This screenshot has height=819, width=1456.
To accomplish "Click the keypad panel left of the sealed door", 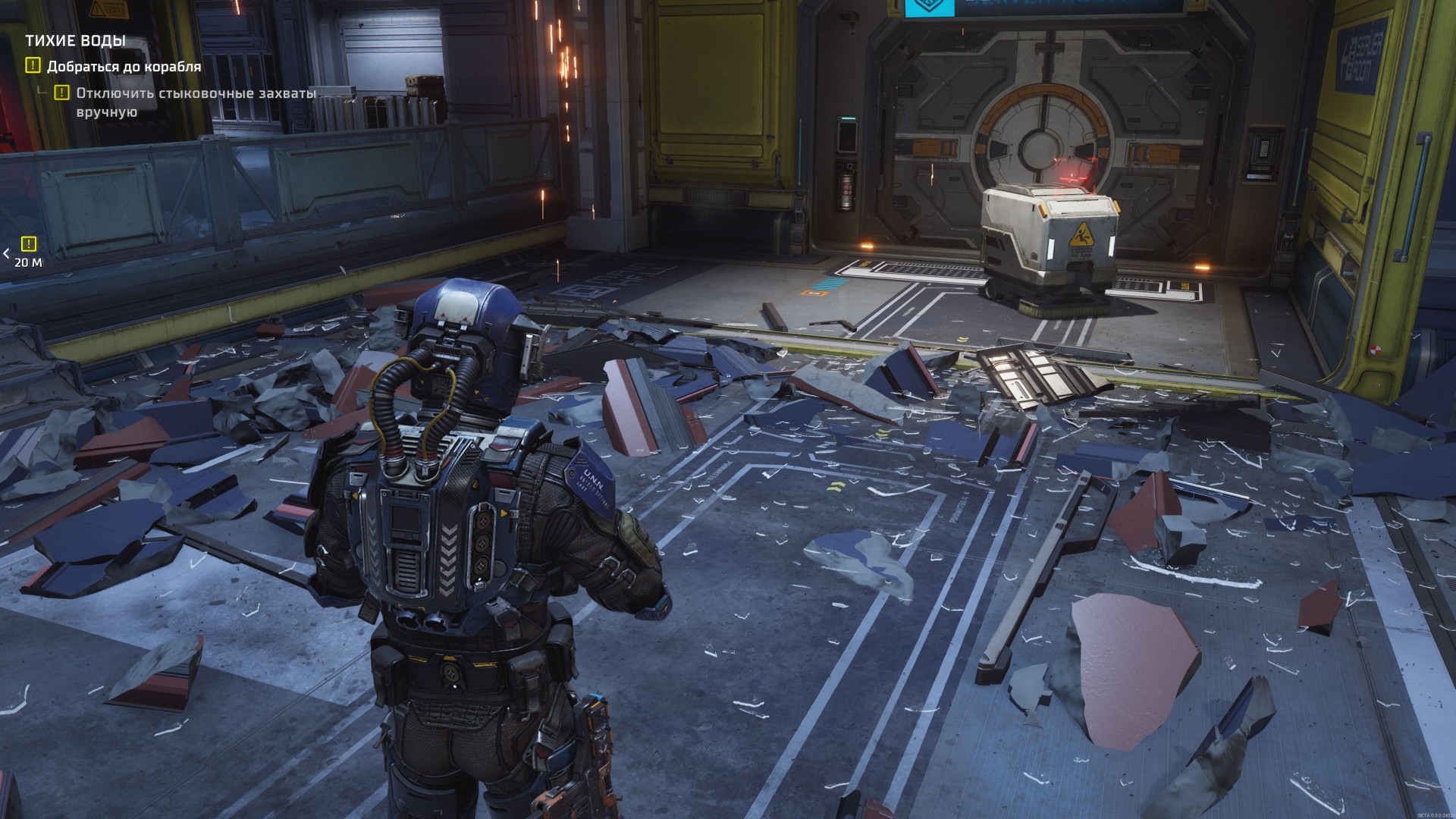I will click(846, 135).
